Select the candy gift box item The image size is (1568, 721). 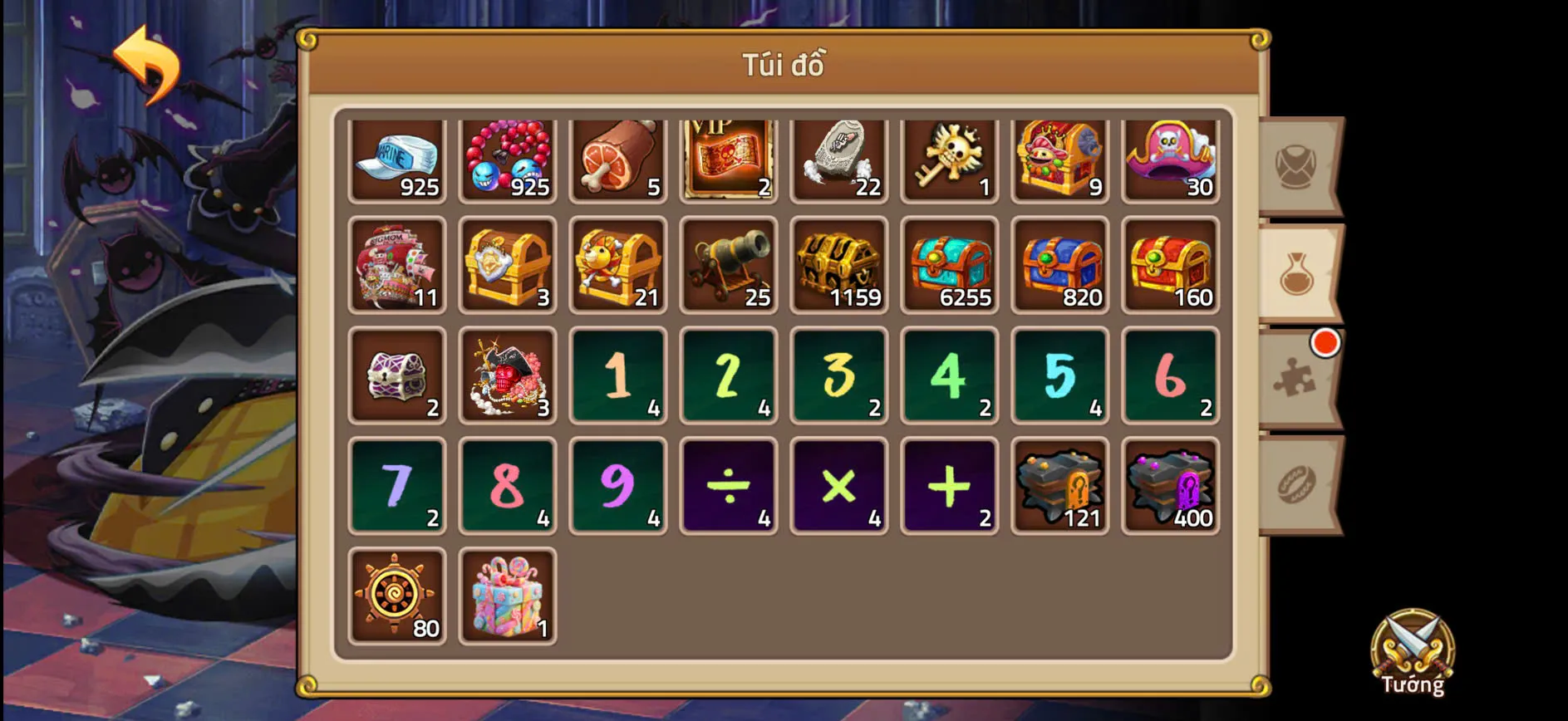(x=507, y=595)
